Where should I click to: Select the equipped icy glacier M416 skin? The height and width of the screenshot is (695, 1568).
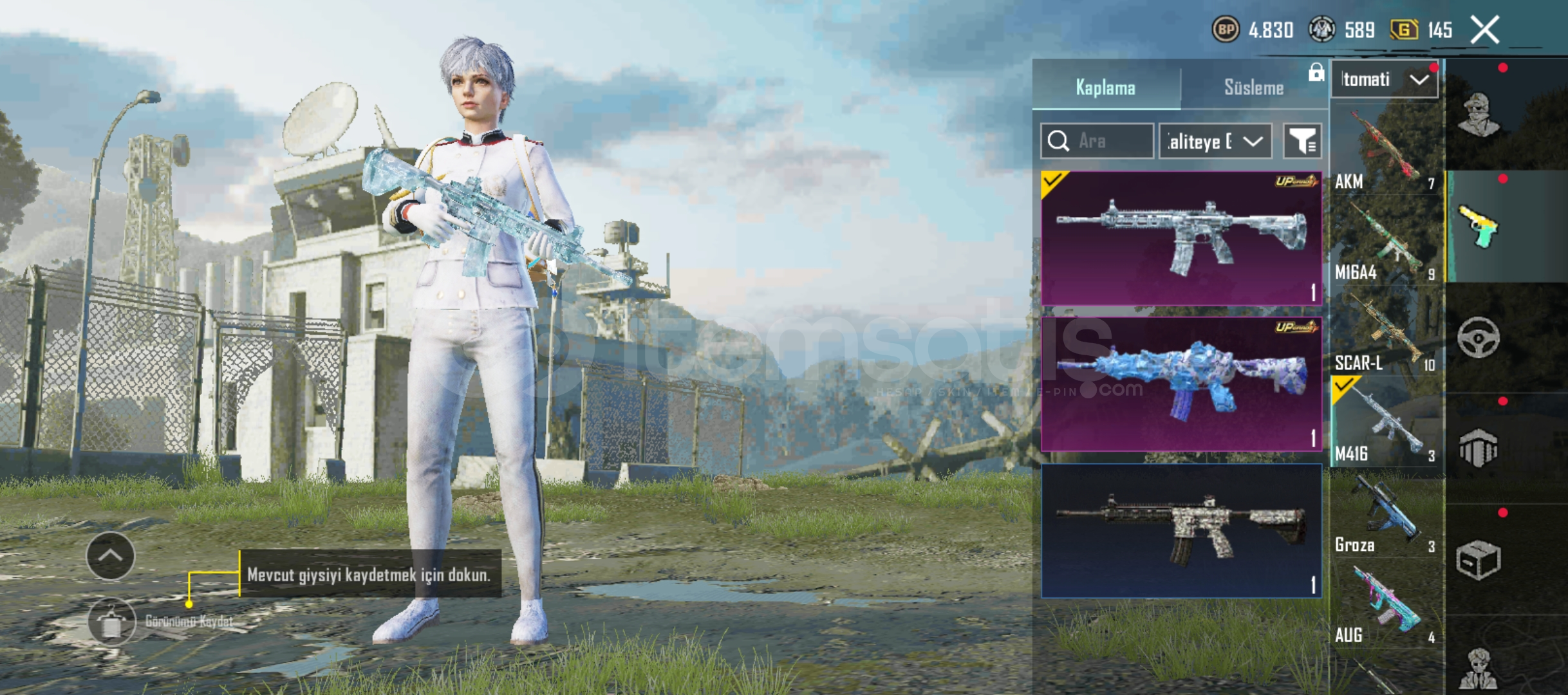point(1181,238)
